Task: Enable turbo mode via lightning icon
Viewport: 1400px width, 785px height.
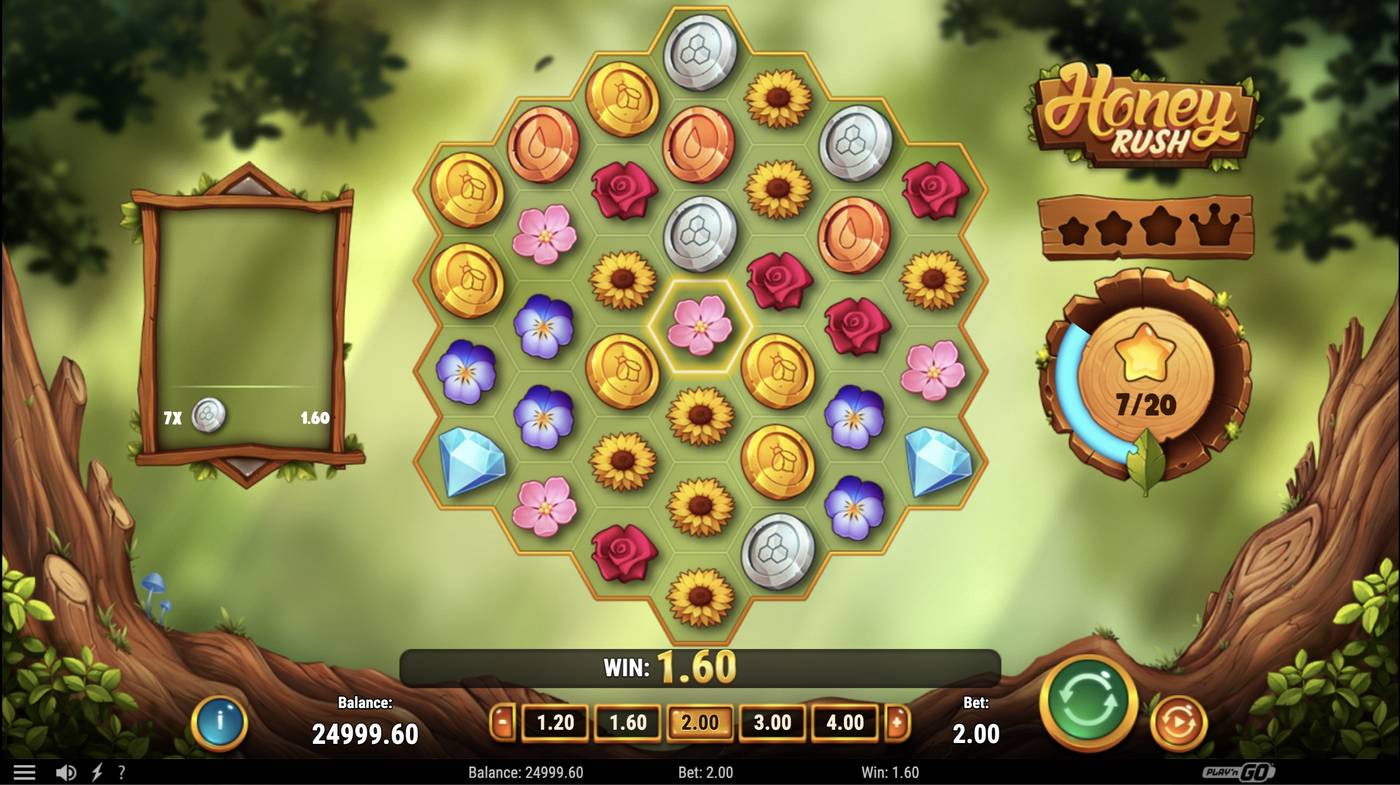Action: (x=95, y=771)
